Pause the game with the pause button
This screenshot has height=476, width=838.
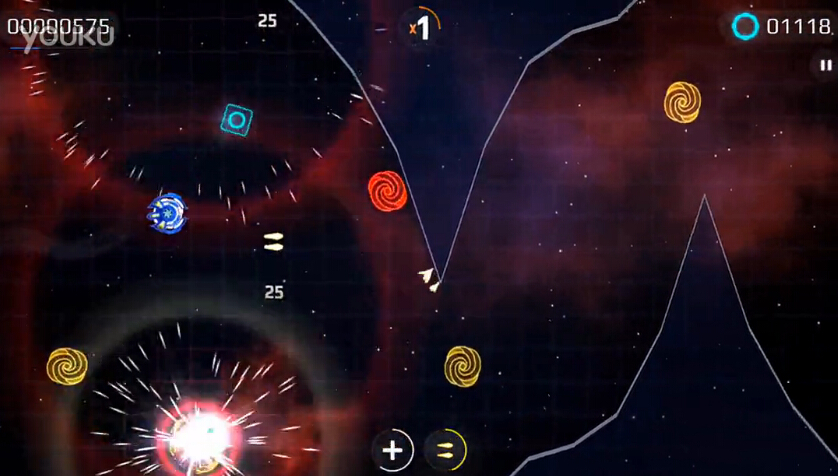pyautogui.click(x=826, y=66)
